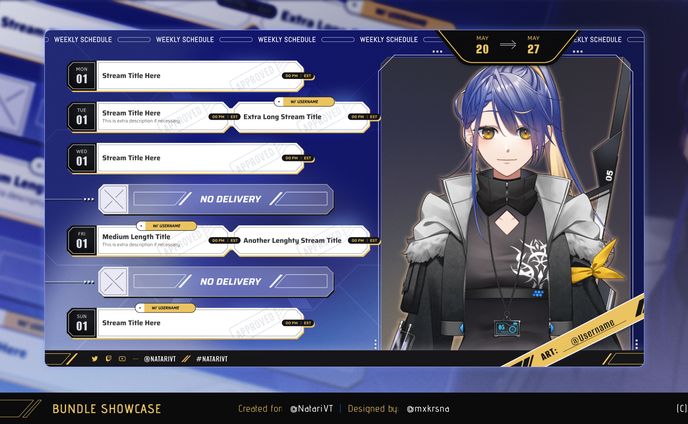
Task: Open Another Lenghty Stream Title entry
Action: (292, 241)
